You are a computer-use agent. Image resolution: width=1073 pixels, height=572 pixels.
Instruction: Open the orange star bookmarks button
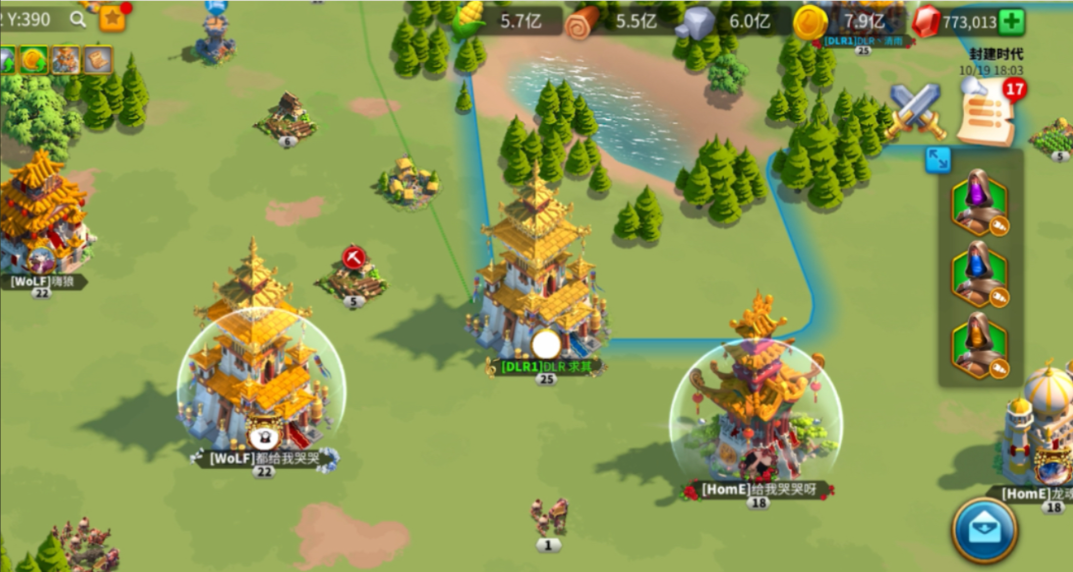[x=112, y=18]
